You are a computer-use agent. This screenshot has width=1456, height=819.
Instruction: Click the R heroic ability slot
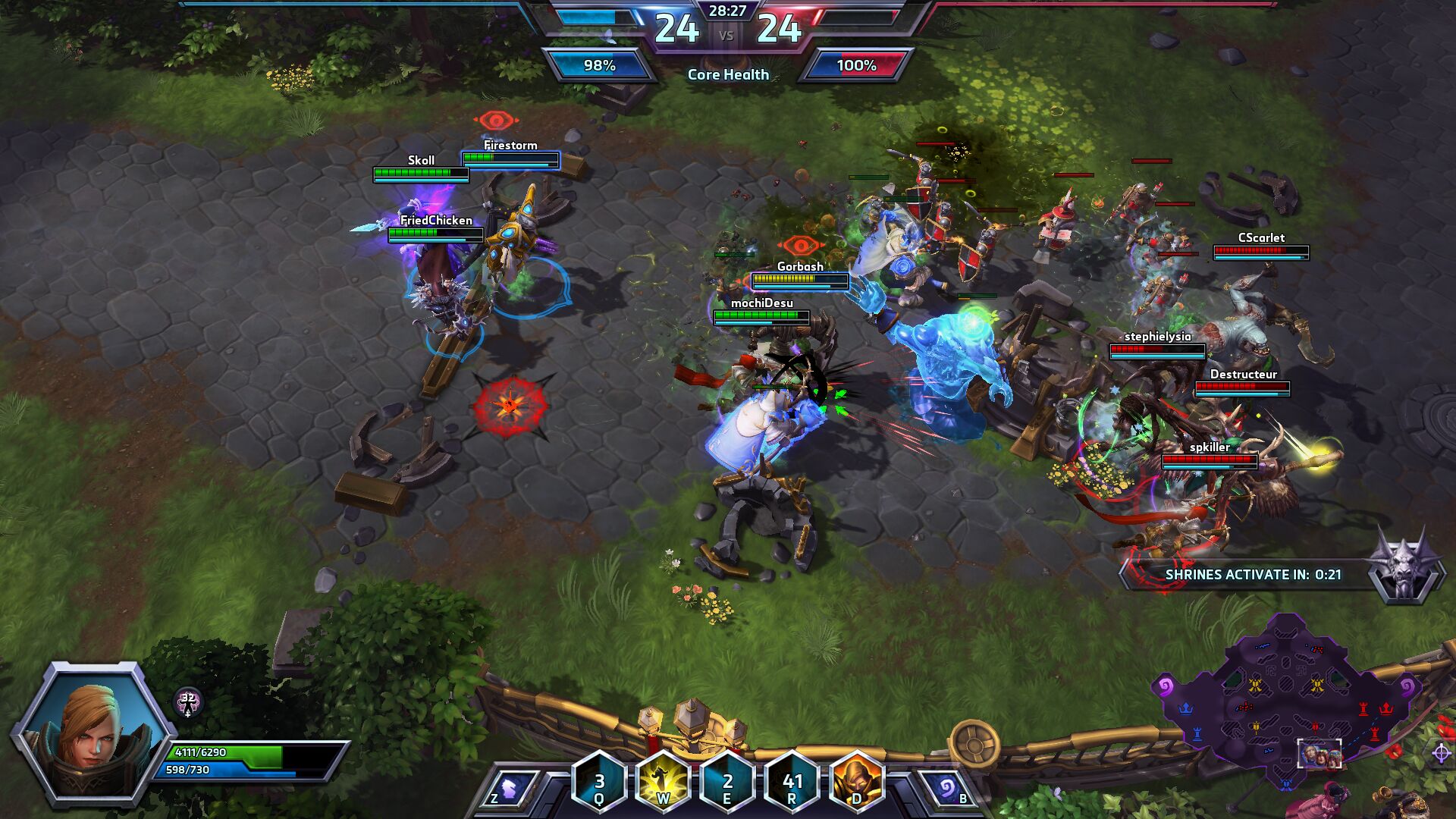[792, 782]
